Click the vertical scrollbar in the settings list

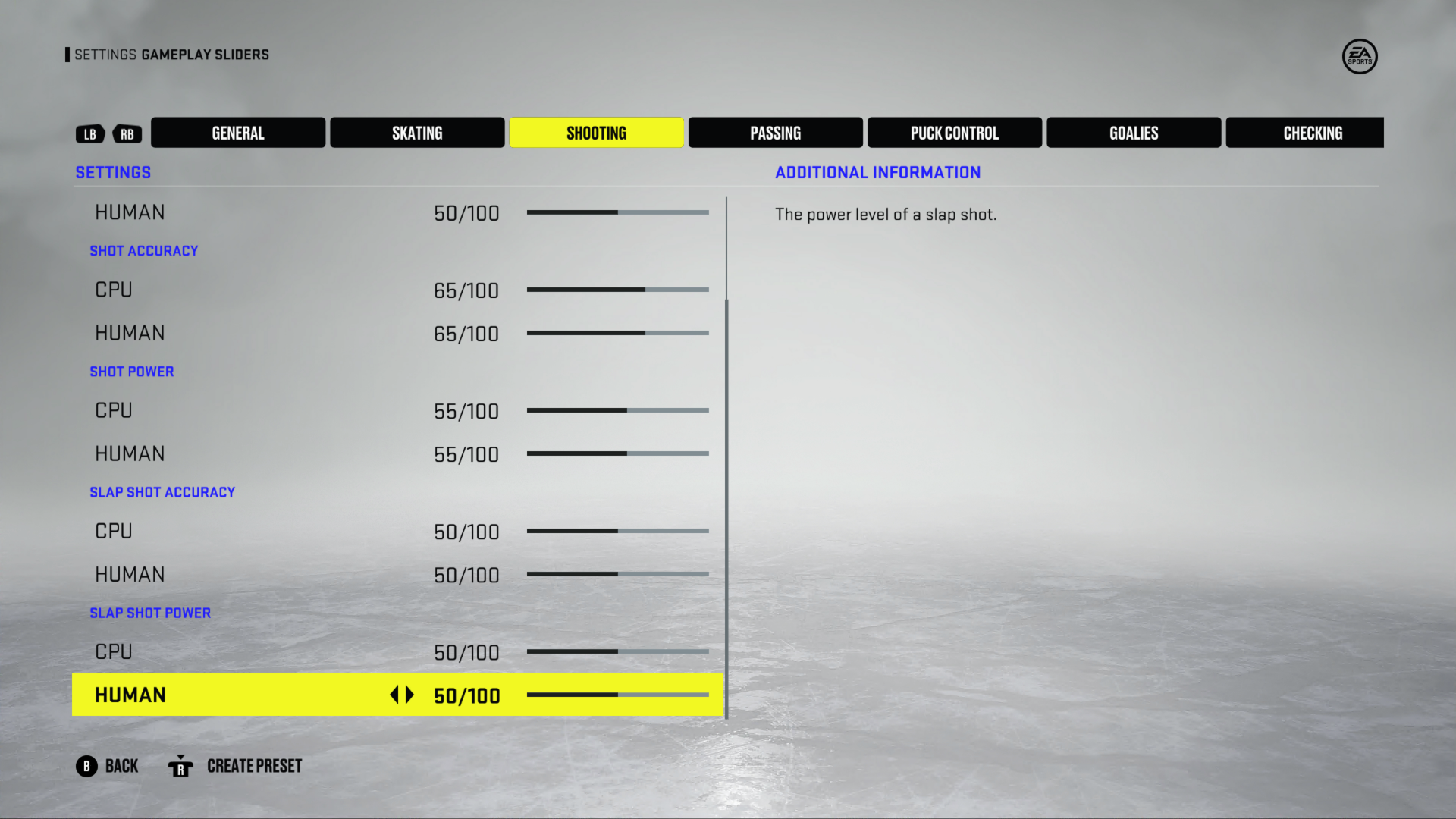click(726, 508)
